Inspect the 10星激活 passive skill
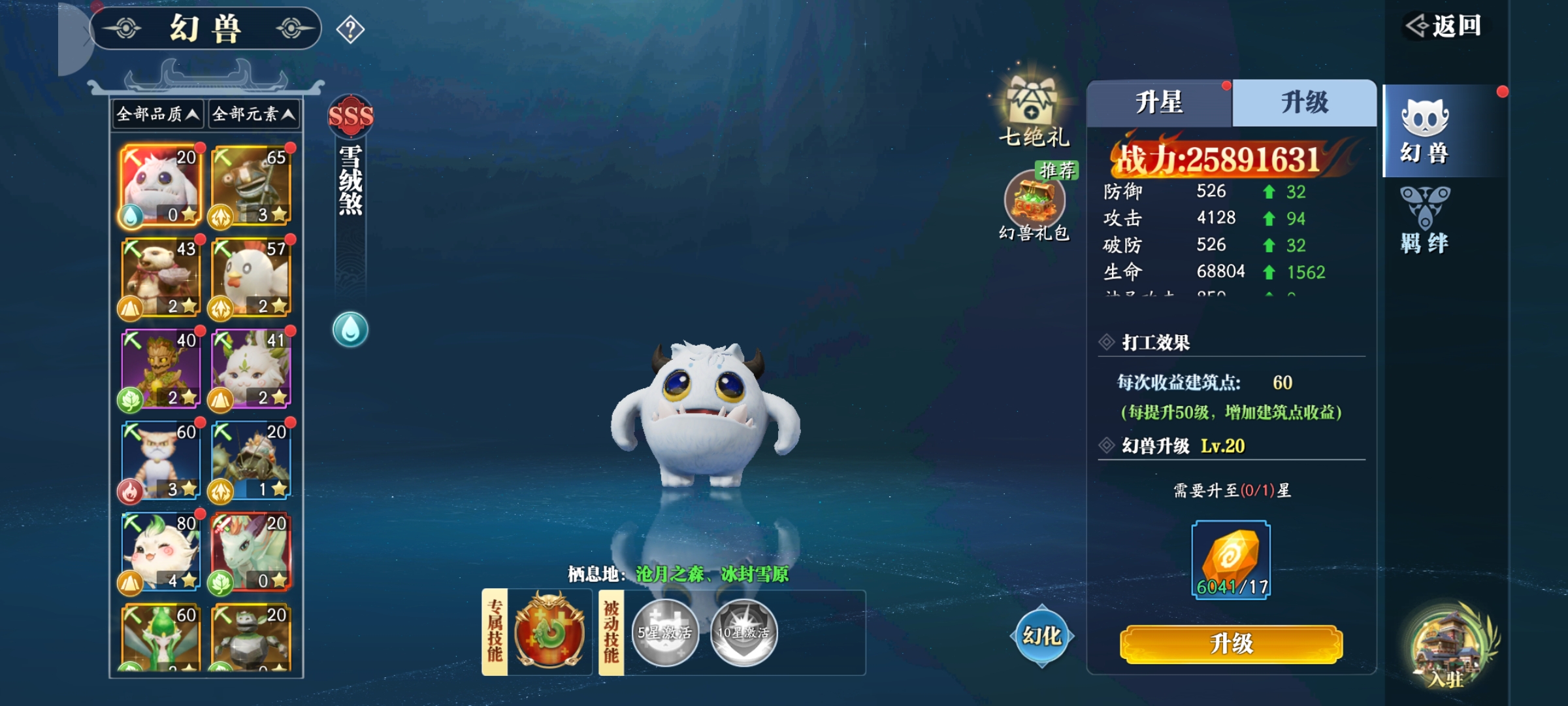 pyautogui.click(x=743, y=632)
